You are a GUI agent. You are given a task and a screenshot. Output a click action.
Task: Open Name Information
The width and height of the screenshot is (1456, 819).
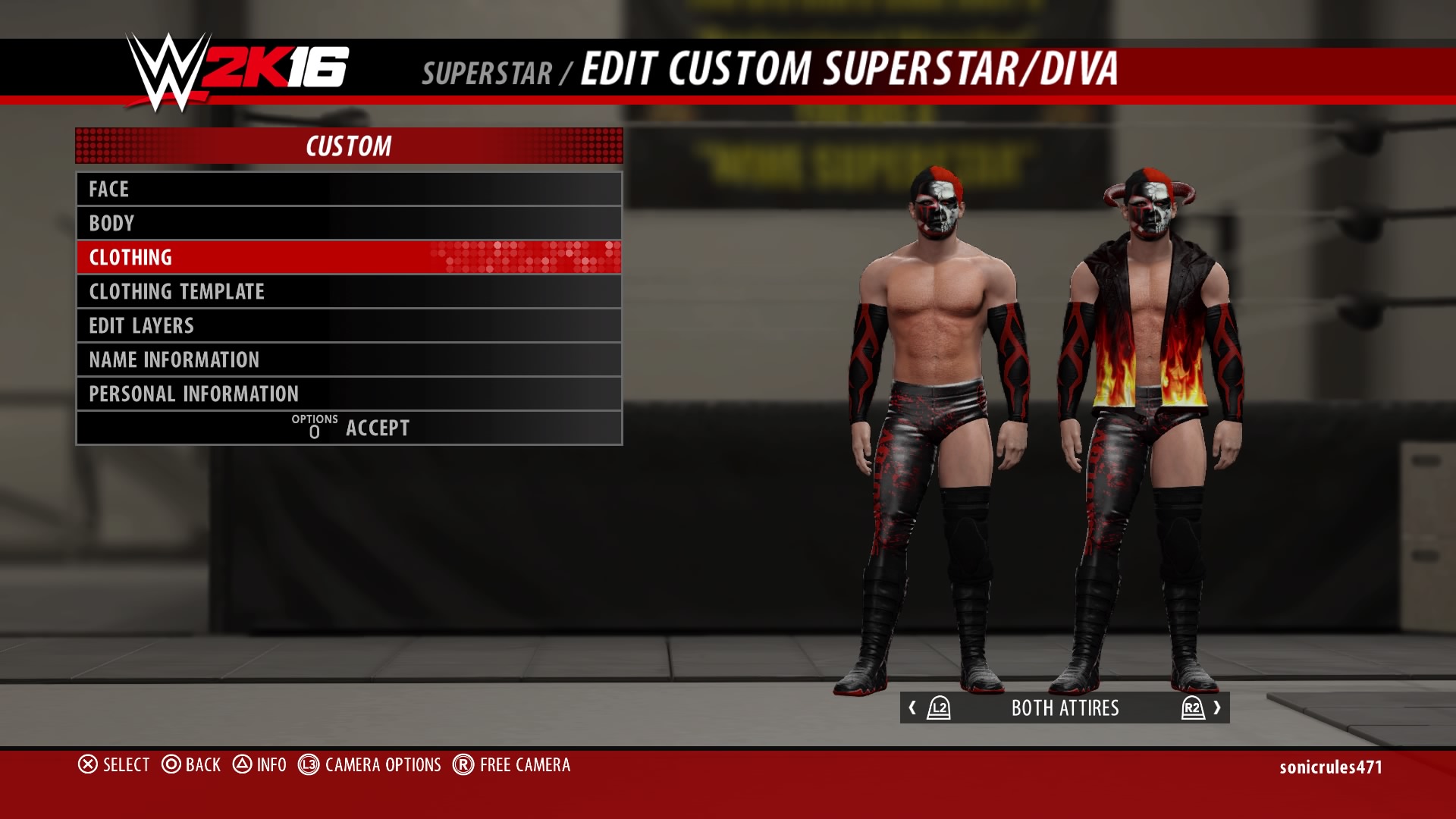349,359
